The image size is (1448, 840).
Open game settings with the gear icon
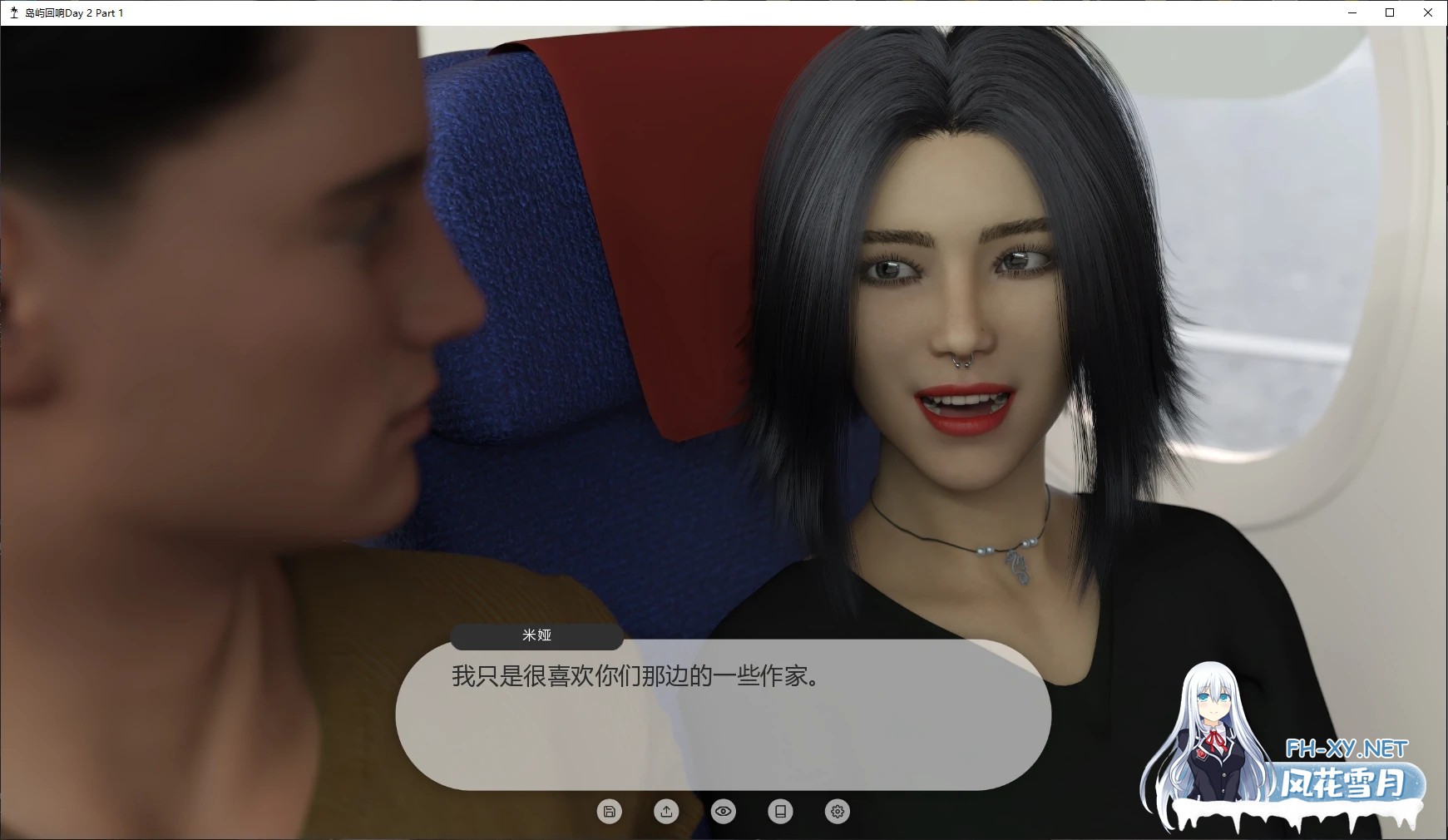coord(837,811)
